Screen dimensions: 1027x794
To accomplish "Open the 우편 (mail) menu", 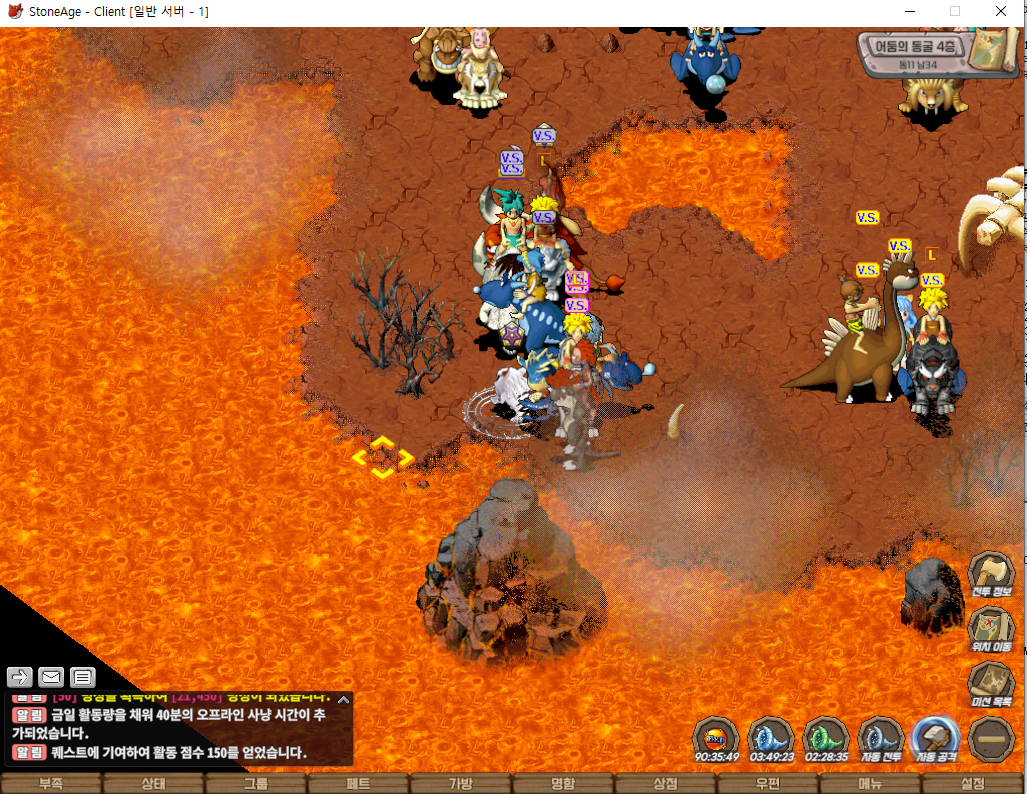I will [x=768, y=784].
